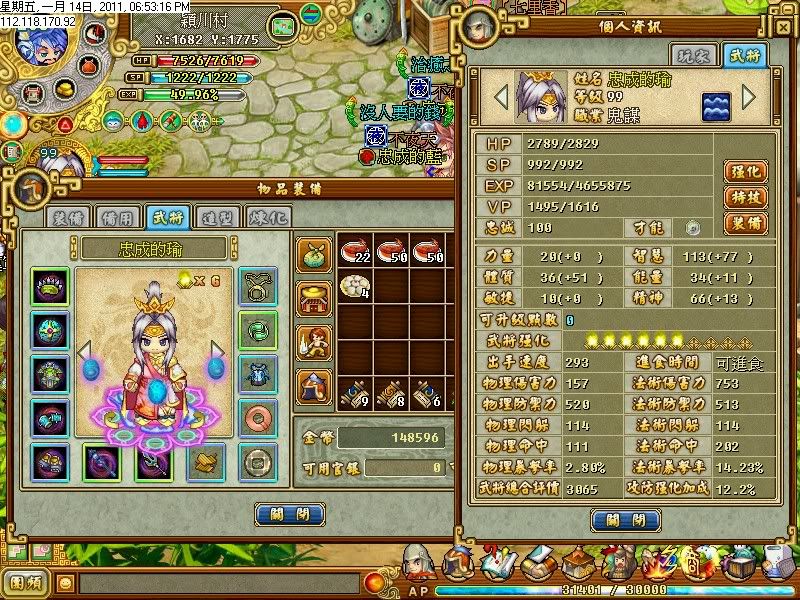Click the equipped green jade ring slot
The width and height of the screenshot is (800, 600).
pos(255,327)
